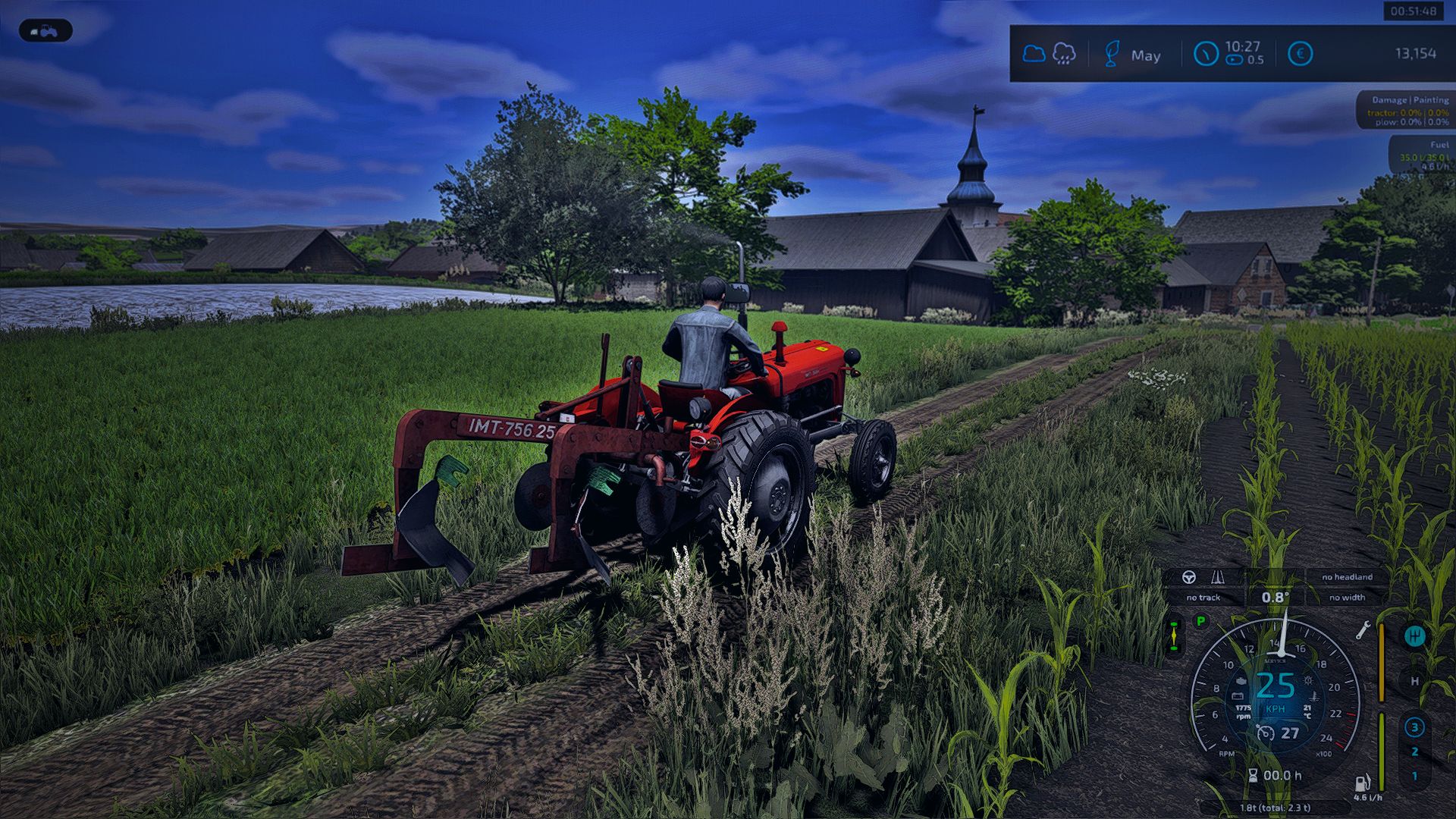Toggle the green vehicle axle indicator
The width and height of the screenshot is (1456, 819).
(1175, 635)
